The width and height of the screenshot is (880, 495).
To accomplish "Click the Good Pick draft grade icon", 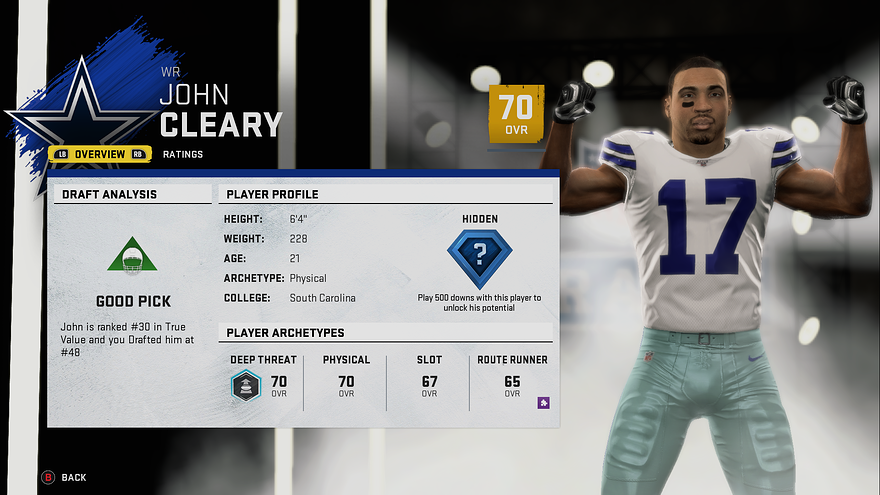I will [132, 257].
